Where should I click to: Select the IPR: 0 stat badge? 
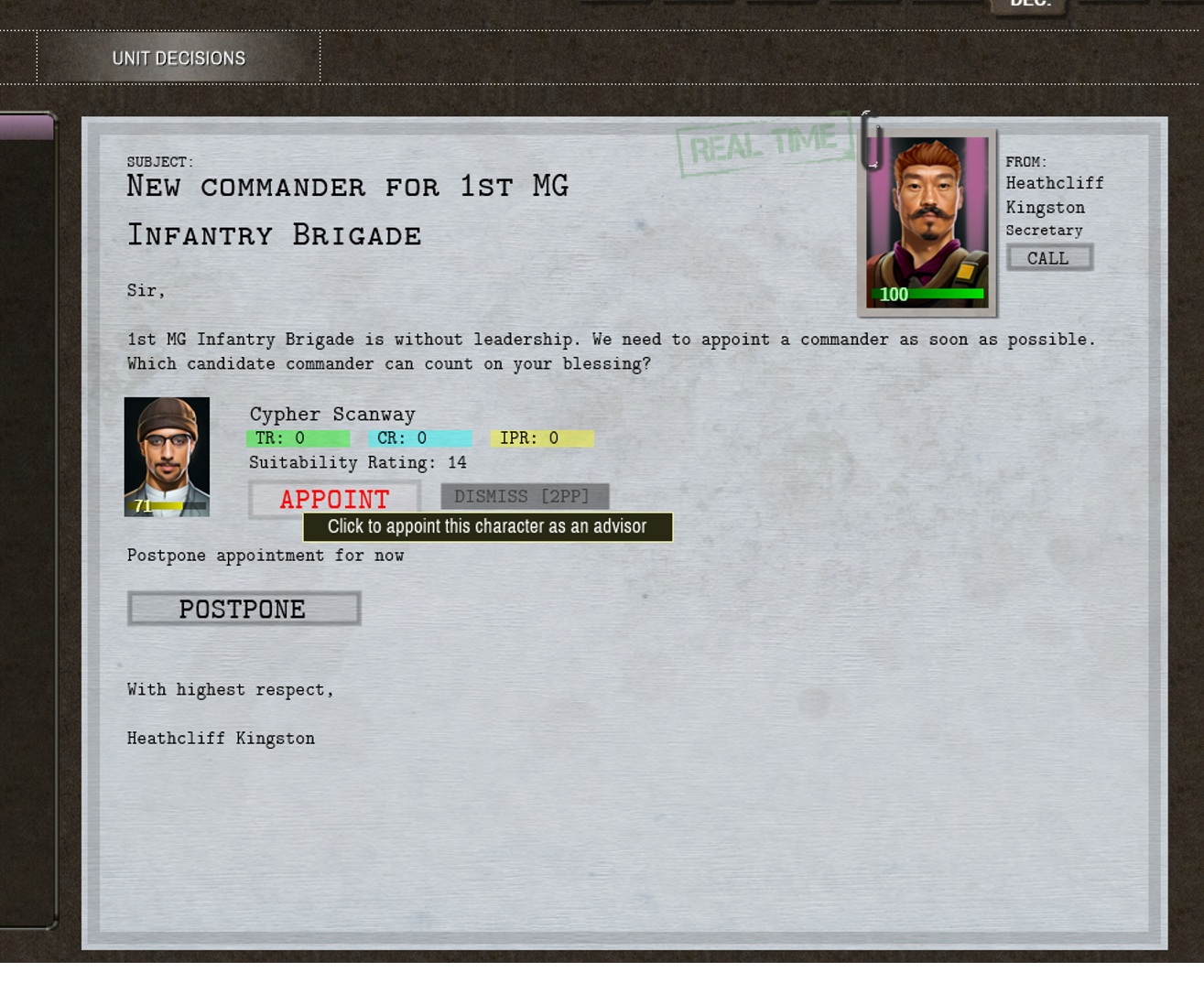pos(541,438)
